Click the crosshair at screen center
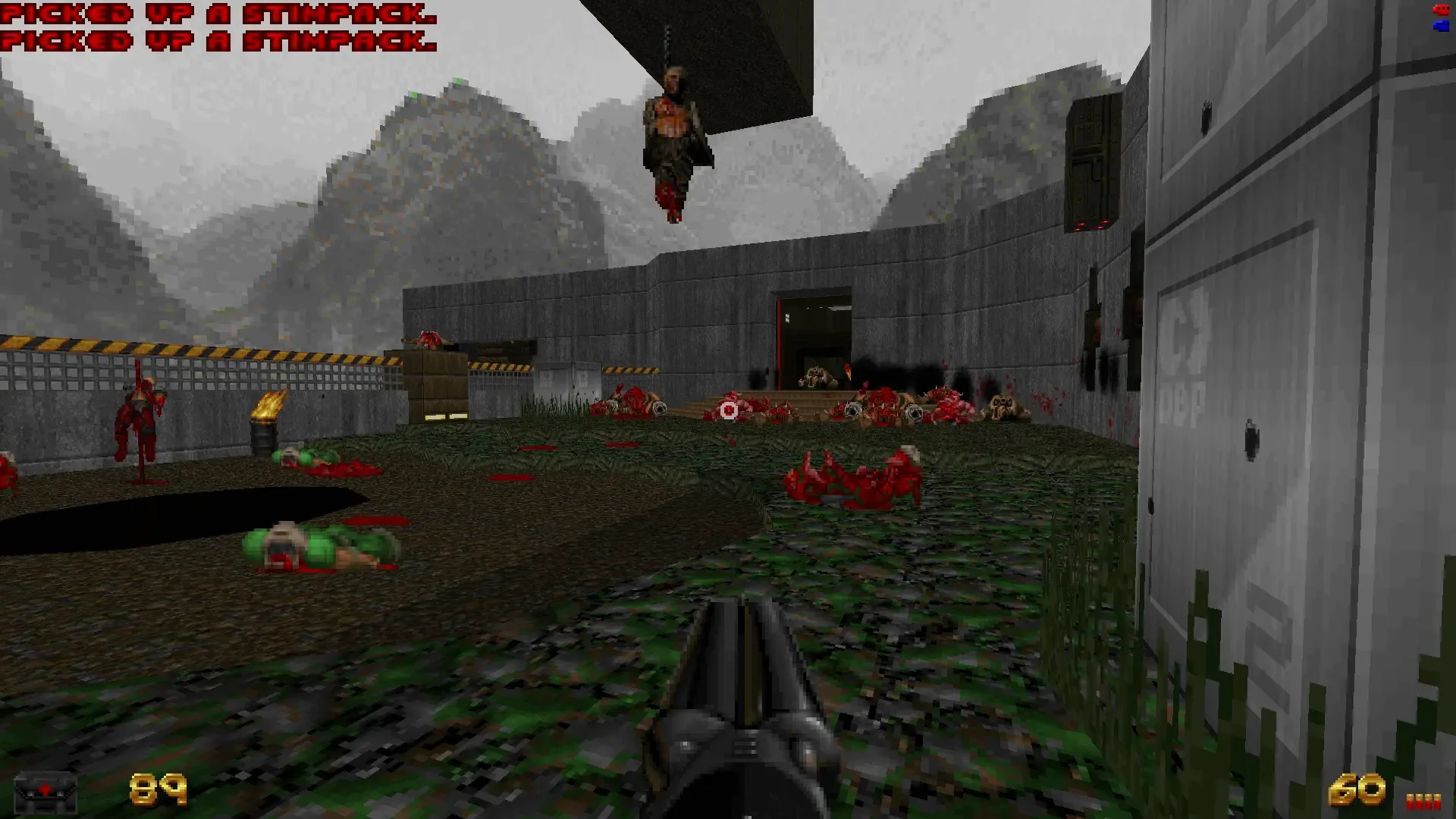This screenshot has width=1456, height=819. tap(728, 409)
